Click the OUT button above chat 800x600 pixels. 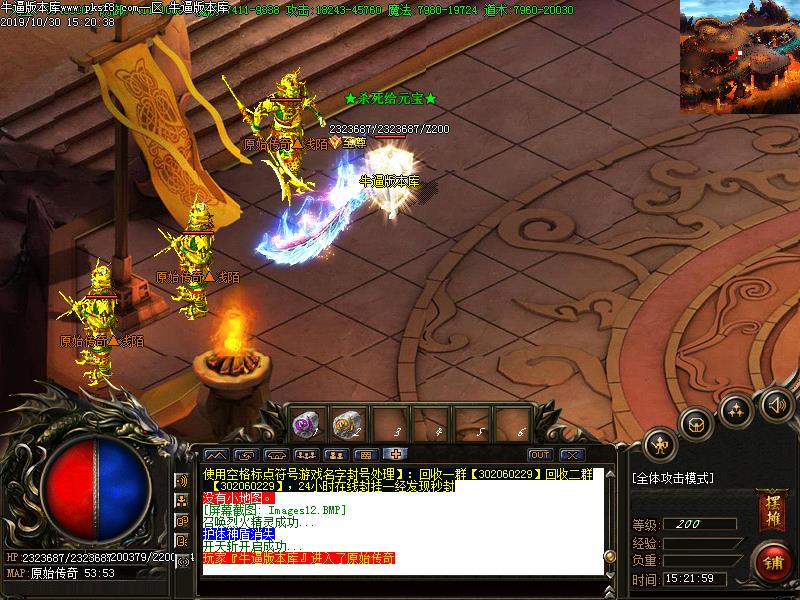(540, 455)
